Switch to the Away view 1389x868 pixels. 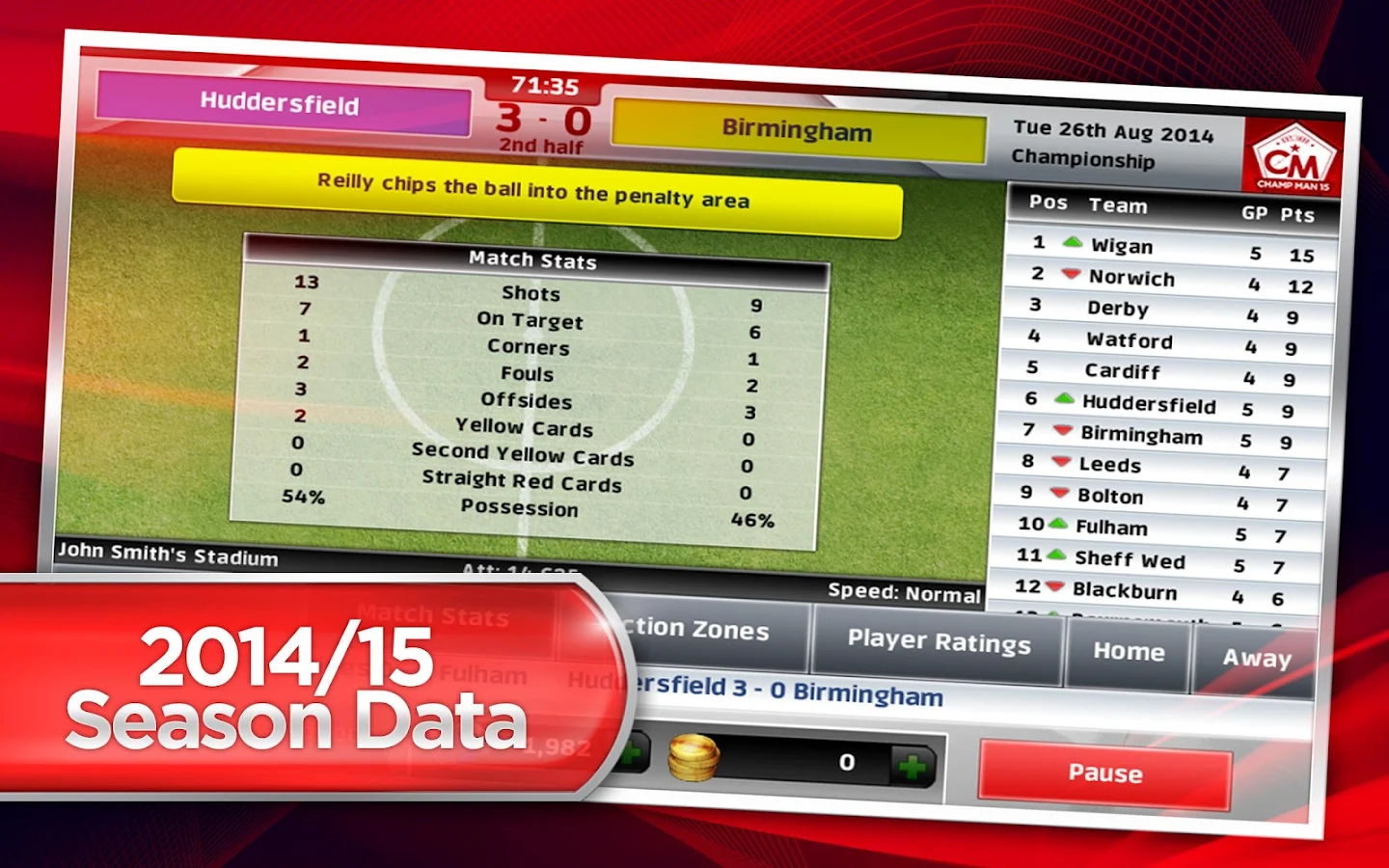(1257, 658)
